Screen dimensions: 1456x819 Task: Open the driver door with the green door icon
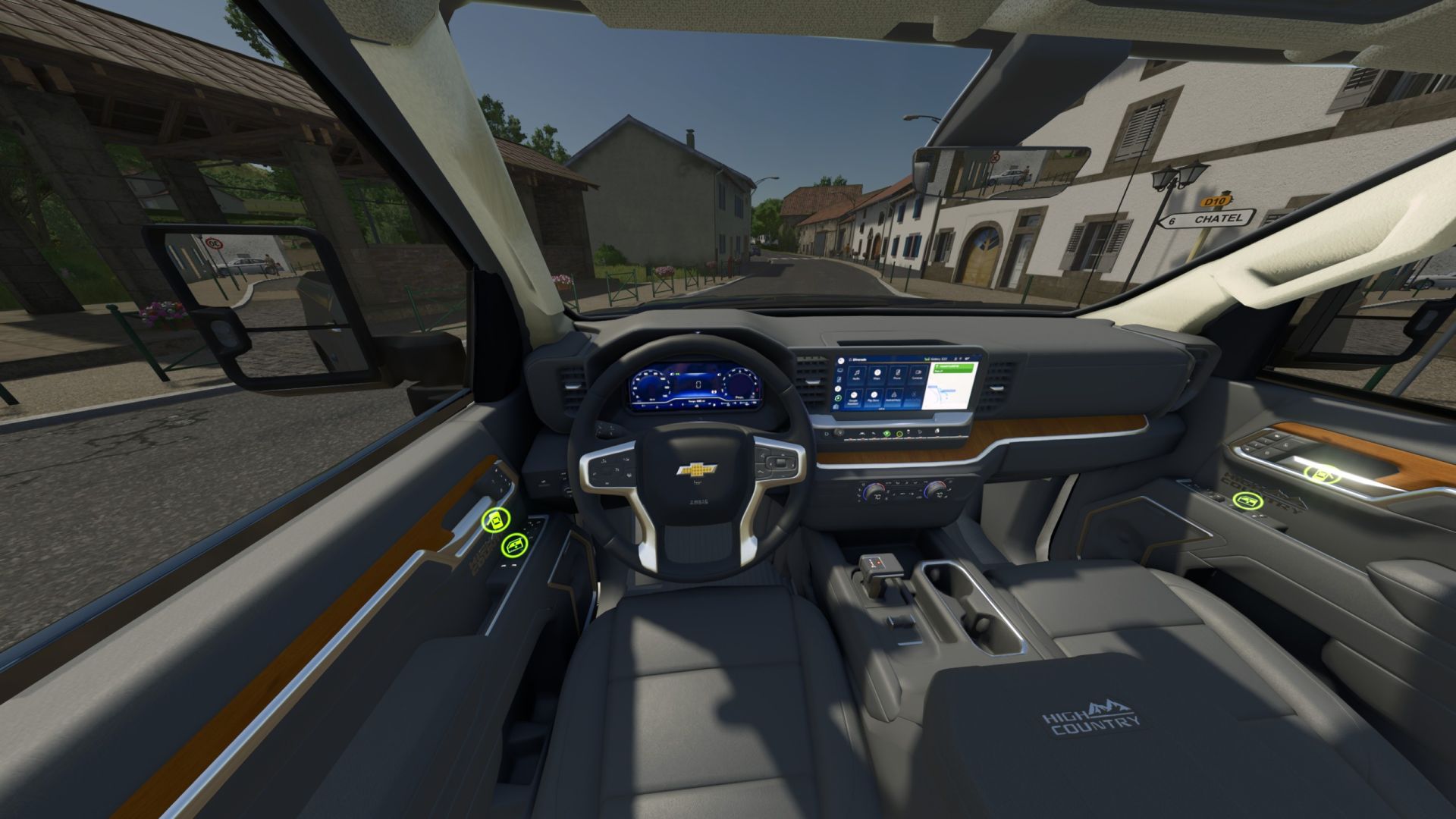click(x=496, y=520)
